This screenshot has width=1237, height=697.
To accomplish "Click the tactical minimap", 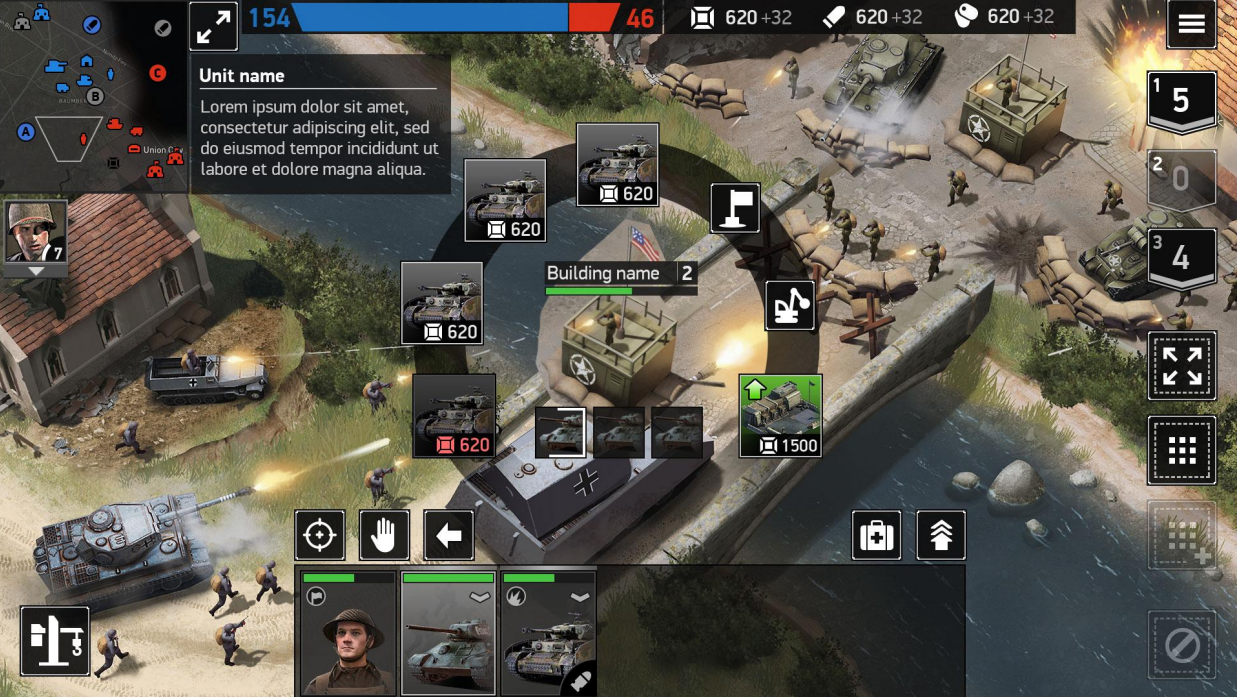I will (x=93, y=96).
